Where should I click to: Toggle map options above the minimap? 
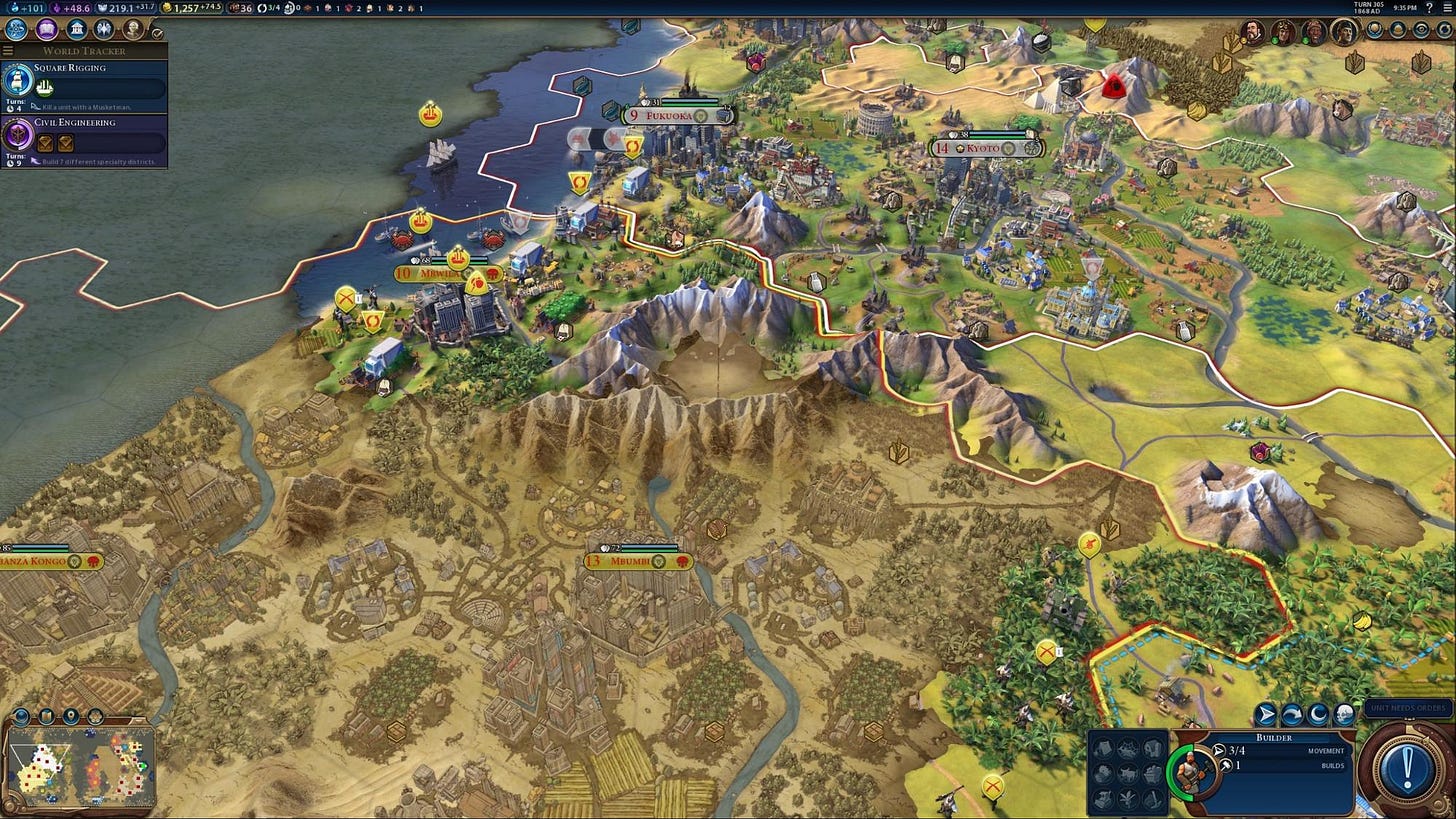click(47, 716)
